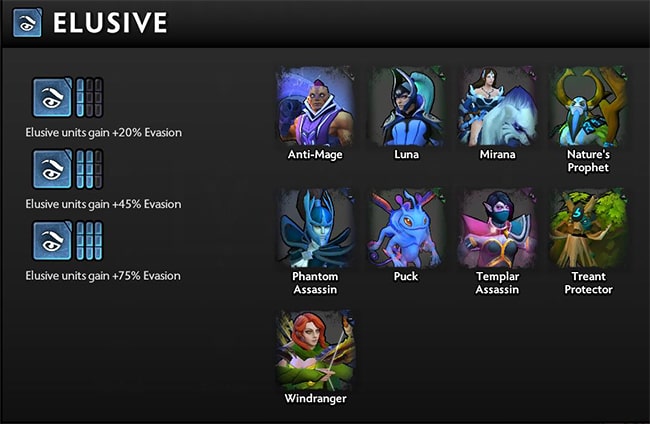Select the +20% Evasion tier icon
This screenshot has width=650, height=424.
pos(52,98)
